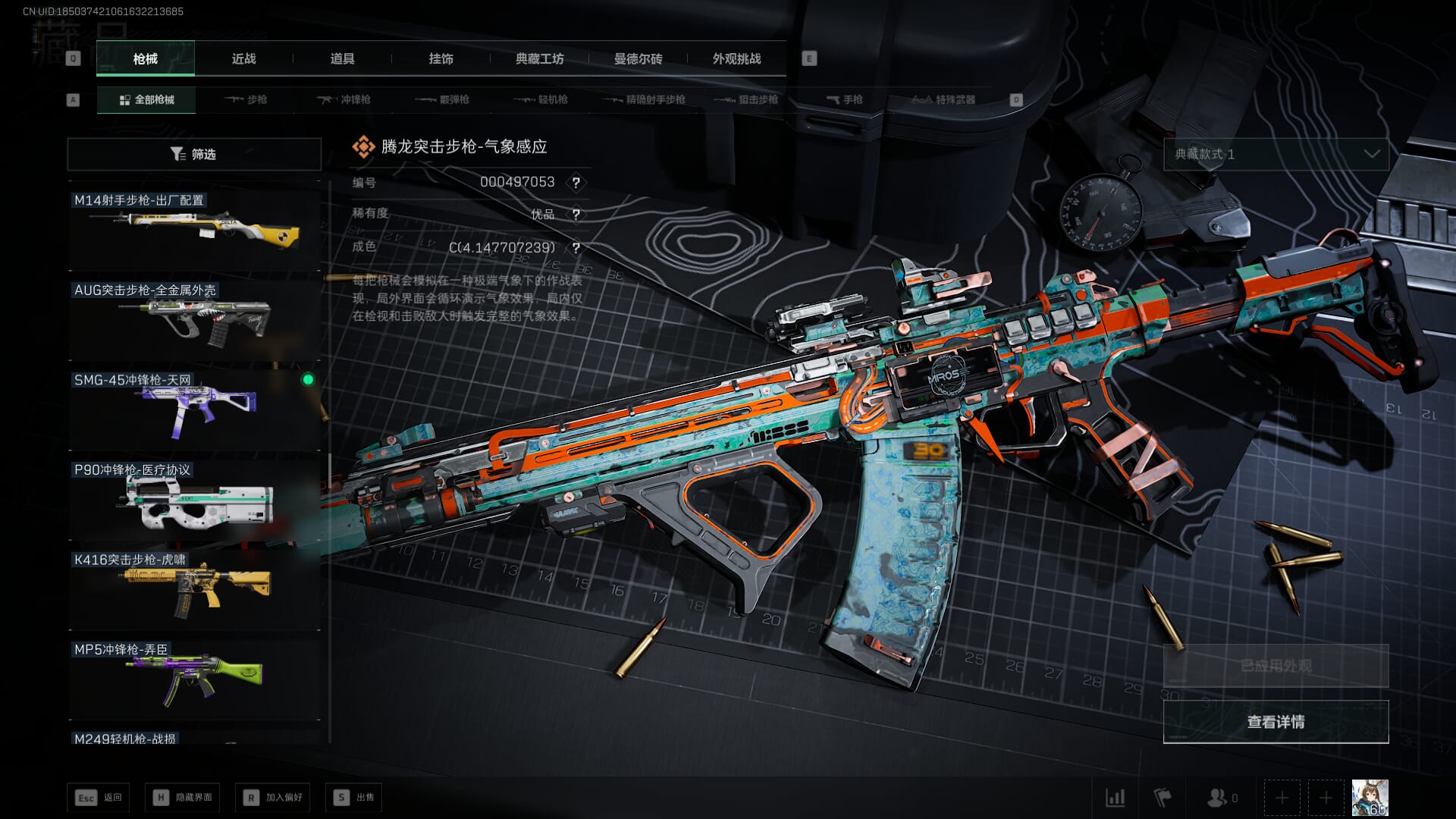This screenshot has height=819, width=1456.
Task: Filter weapons by 步枪 rifles
Action: [x=246, y=100]
